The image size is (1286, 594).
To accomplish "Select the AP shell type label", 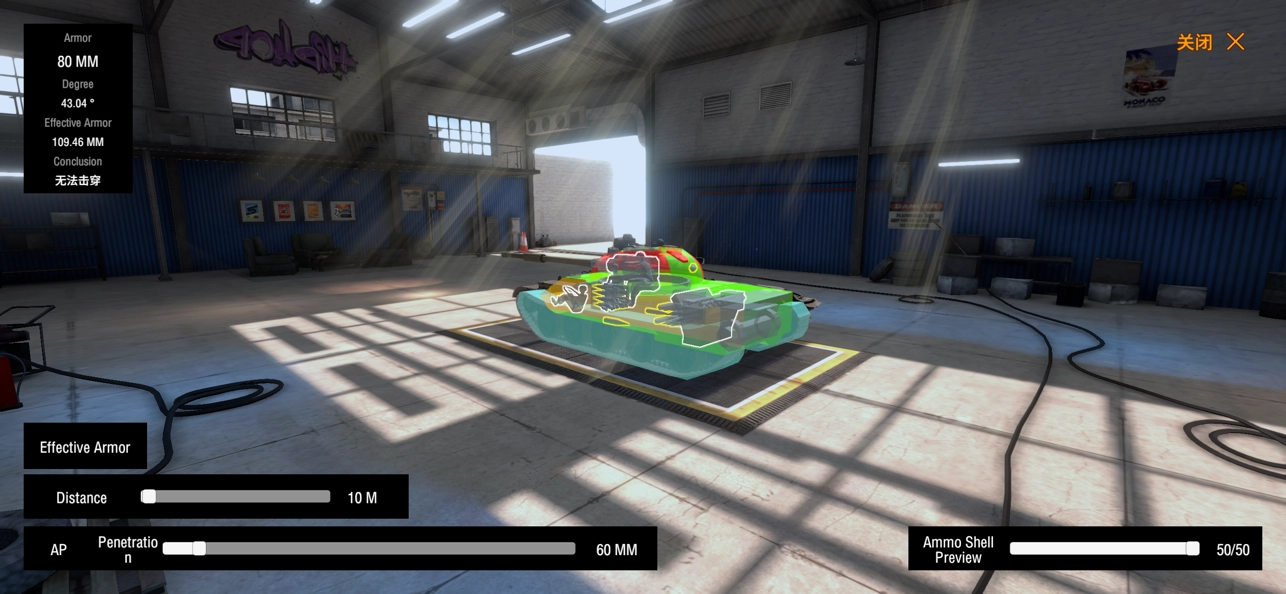I will [59, 550].
